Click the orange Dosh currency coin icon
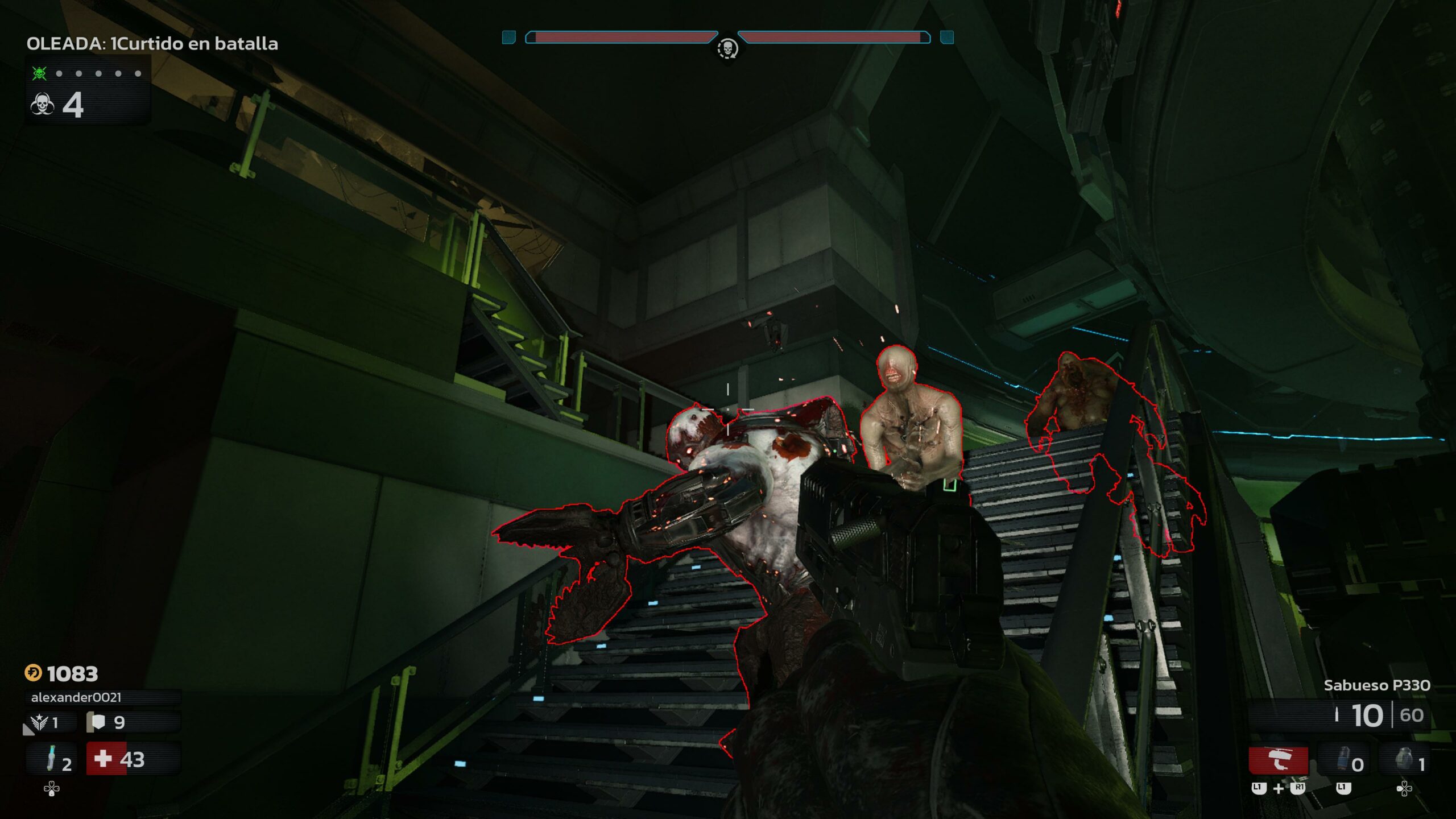The image size is (1456, 819). coord(33,673)
